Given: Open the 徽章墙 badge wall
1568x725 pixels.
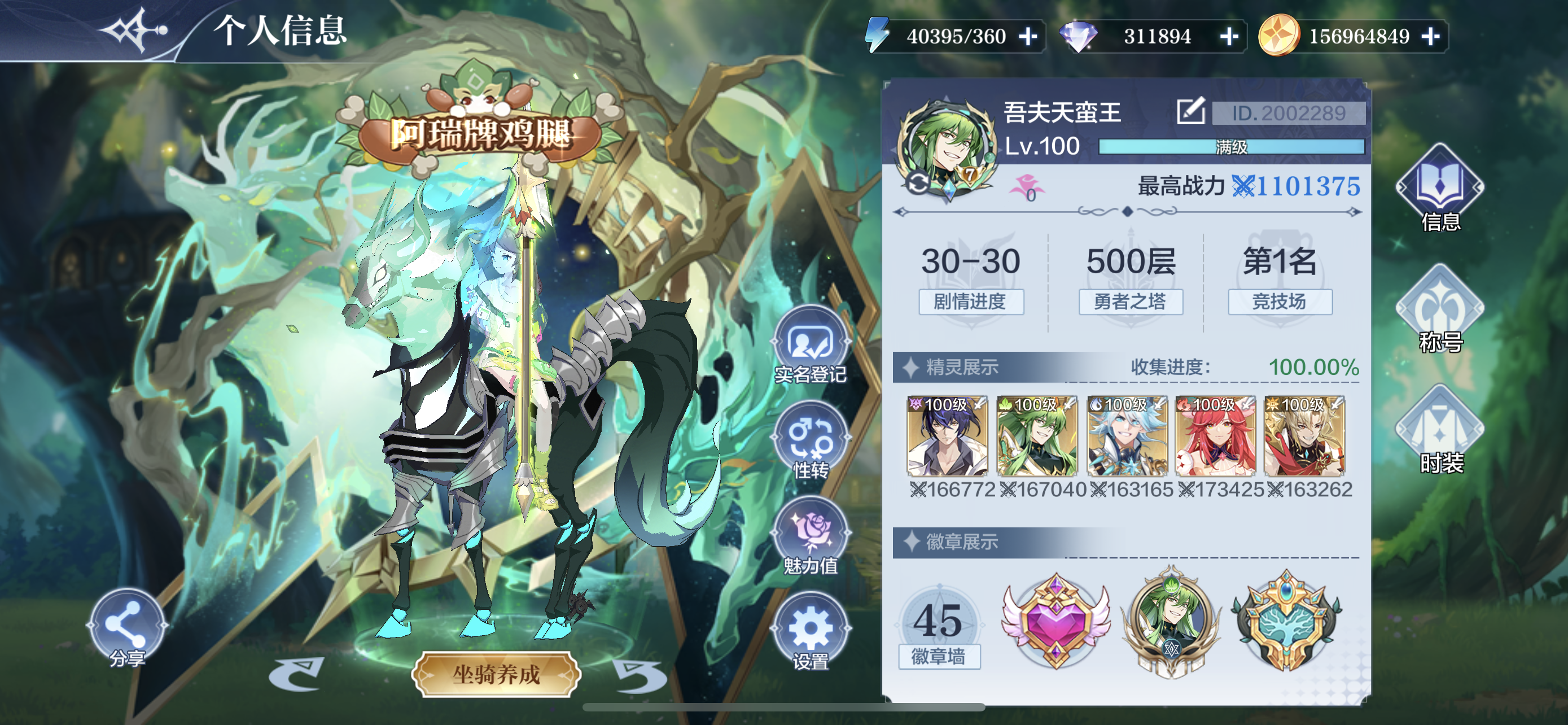Looking at the screenshot, I should click(x=939, y=630).
